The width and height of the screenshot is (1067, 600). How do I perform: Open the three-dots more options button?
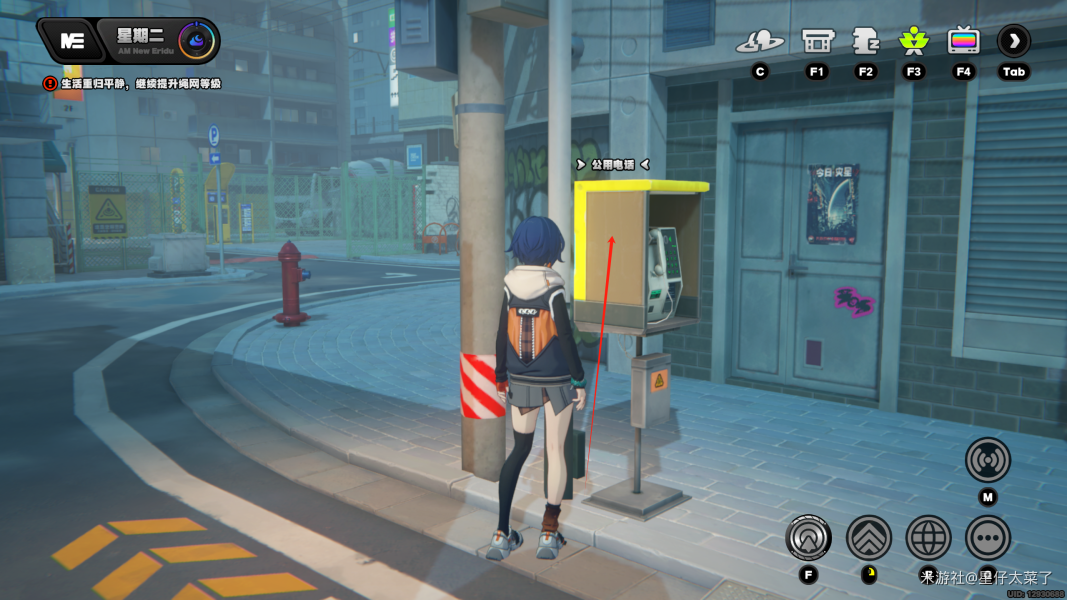[988, 538]
